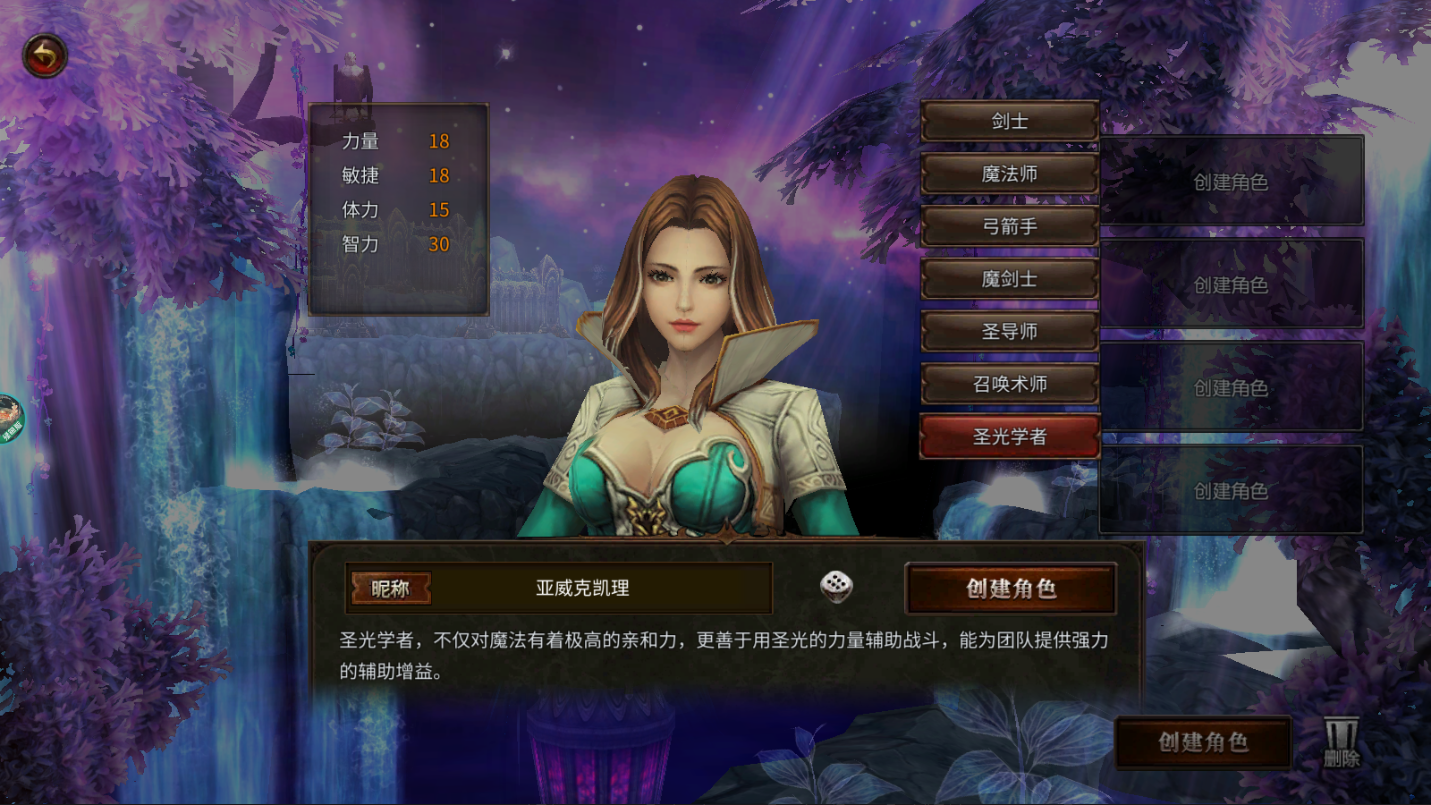The image size is (1431, 805).
Task: Roll the dice for a random name
Action: click(x=836, y=587)
